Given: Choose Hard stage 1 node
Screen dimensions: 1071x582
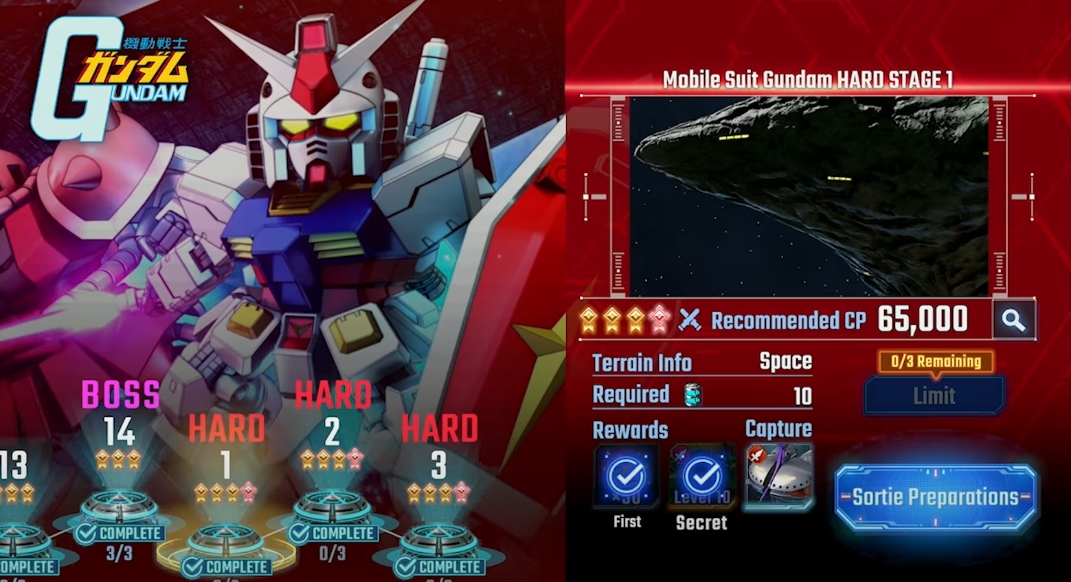Looking at the screenshot, I should (x=225, y=540).
